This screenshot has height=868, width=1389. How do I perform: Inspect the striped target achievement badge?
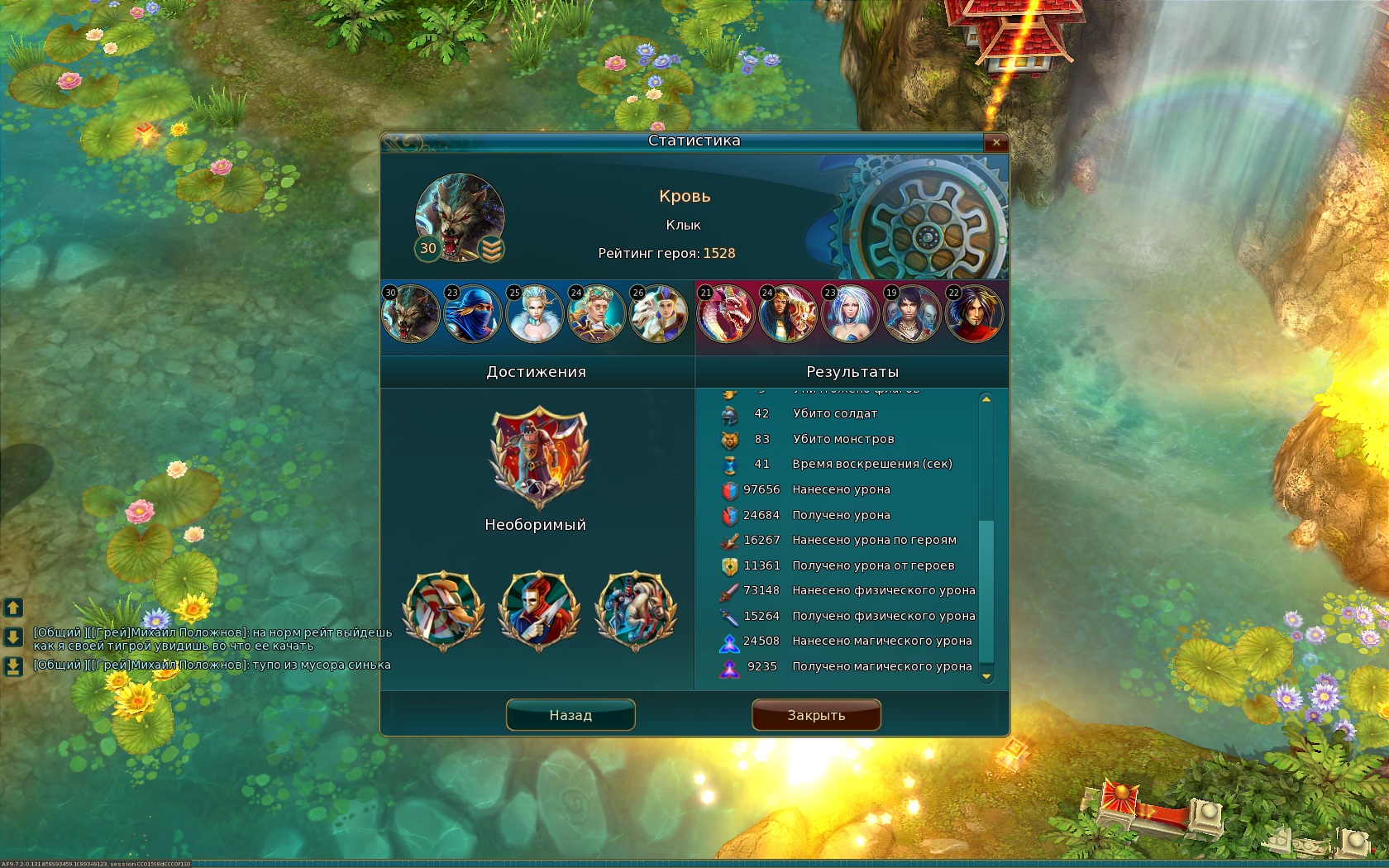(x=443, y=611)
